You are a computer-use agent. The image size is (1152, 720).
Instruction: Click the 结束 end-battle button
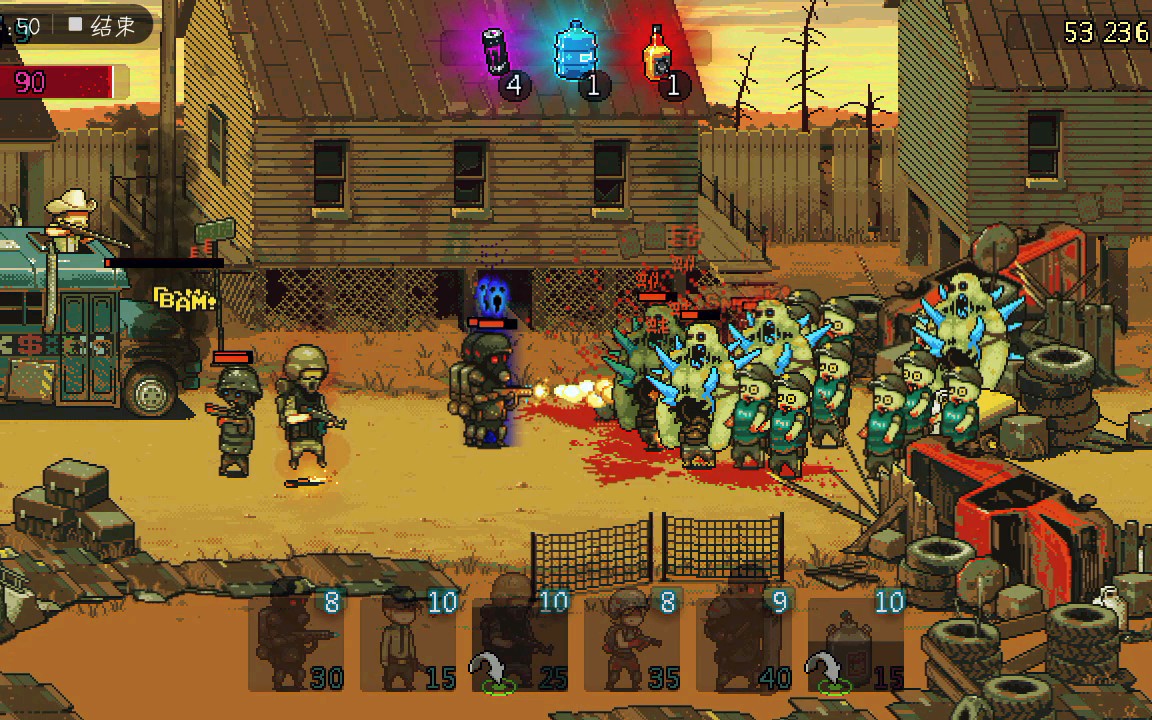pos(102,27)
